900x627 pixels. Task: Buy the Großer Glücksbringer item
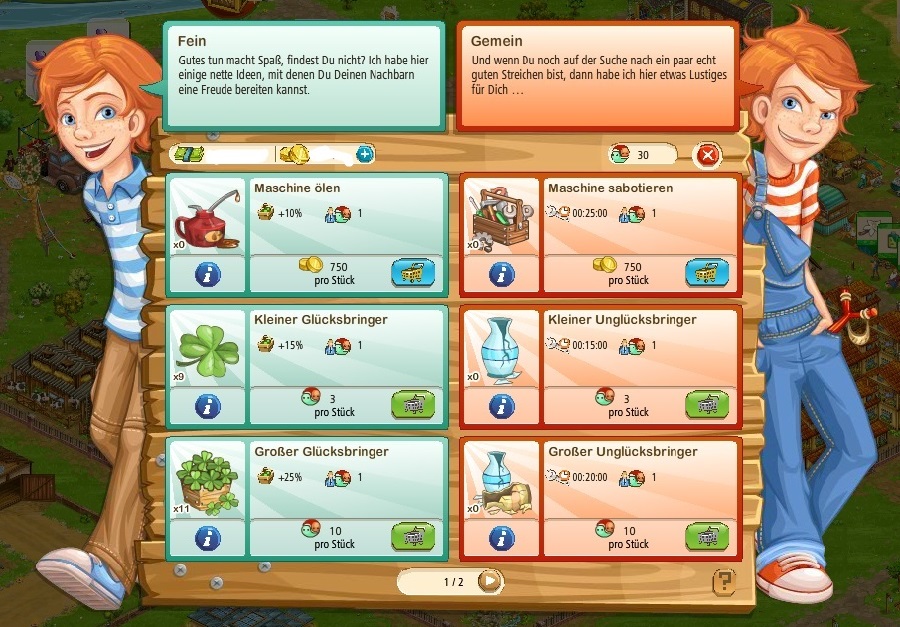click(x=413, y=537)
